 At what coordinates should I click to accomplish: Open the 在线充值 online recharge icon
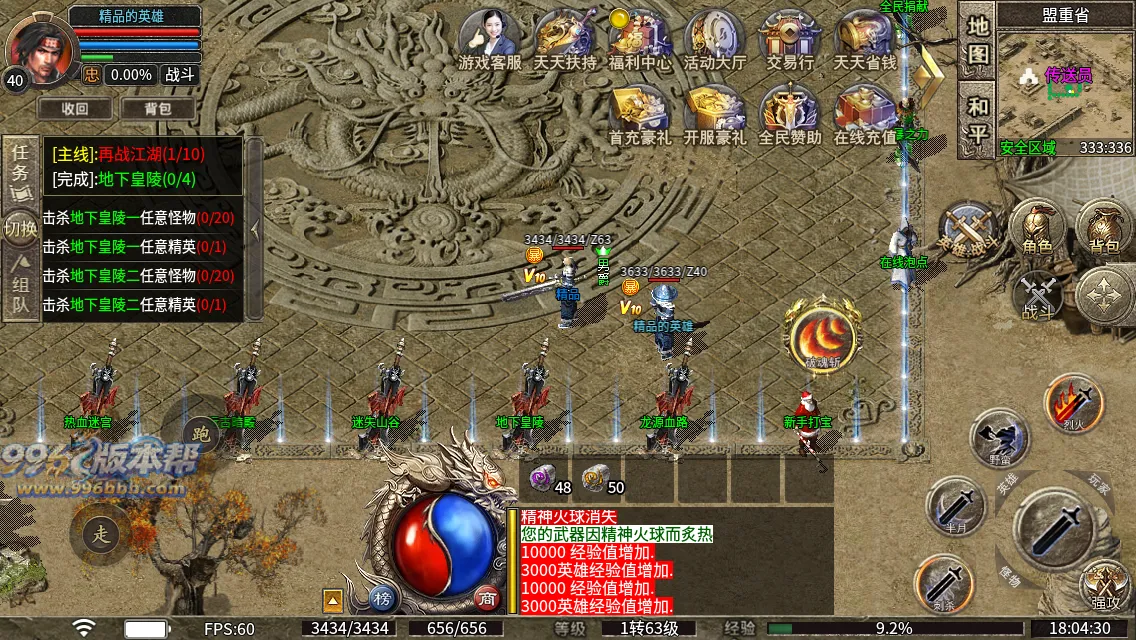(x=864, y=113)
